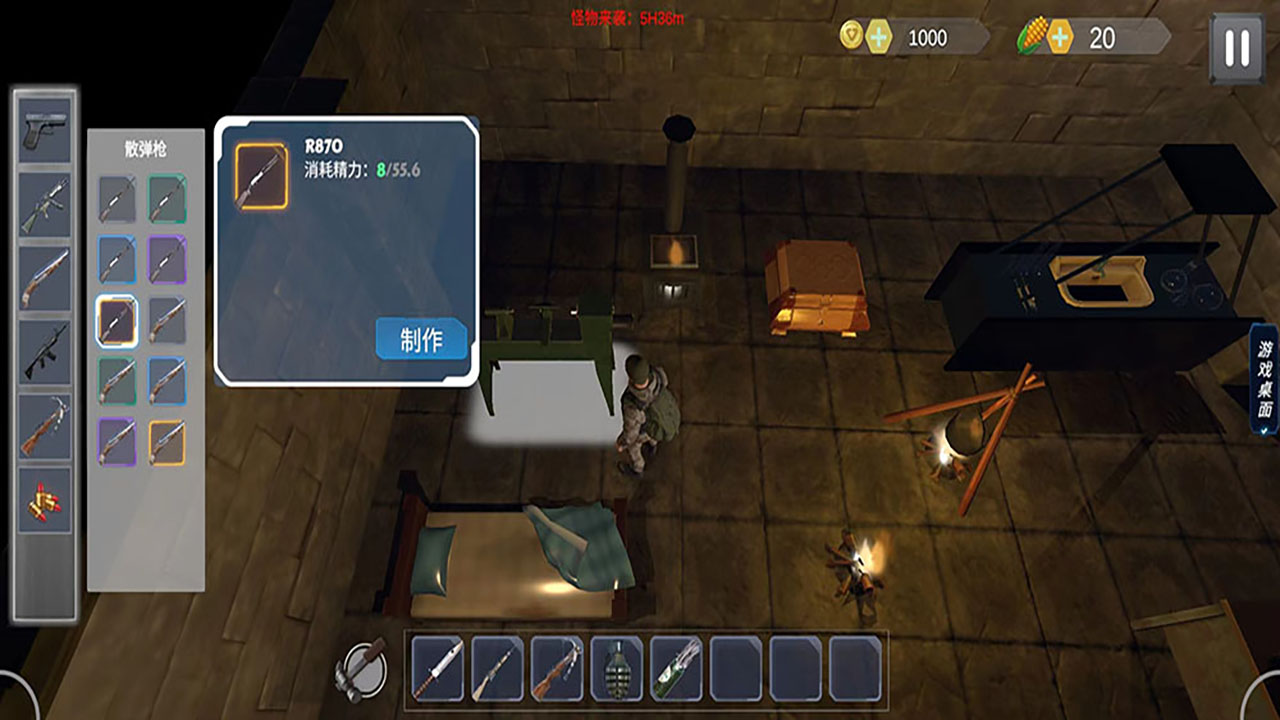
Task: Click the 制作 craft button
Action: click(421, 339)
